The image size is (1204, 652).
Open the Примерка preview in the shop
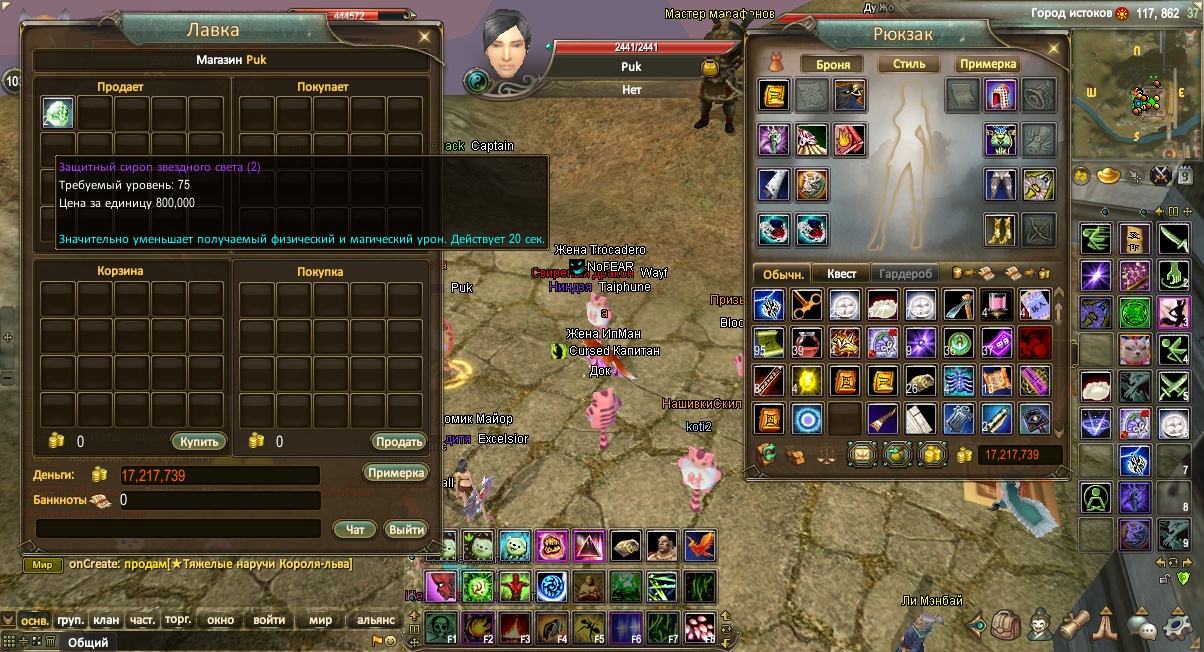coord(395,473)
